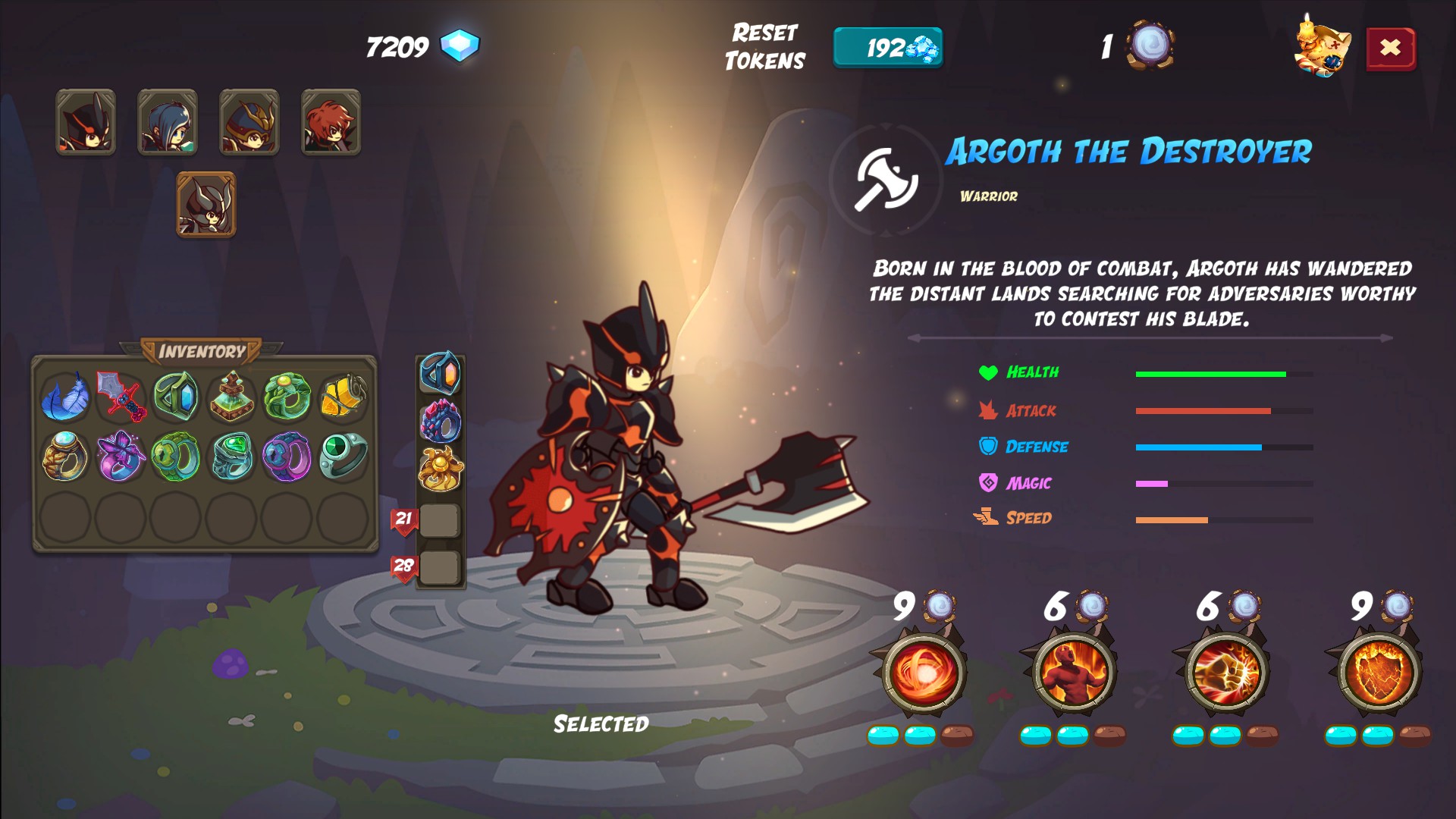1456x819 pixels.
Task: Pick the red-outlined sword inventory item
Action: [x=121, y=397]
